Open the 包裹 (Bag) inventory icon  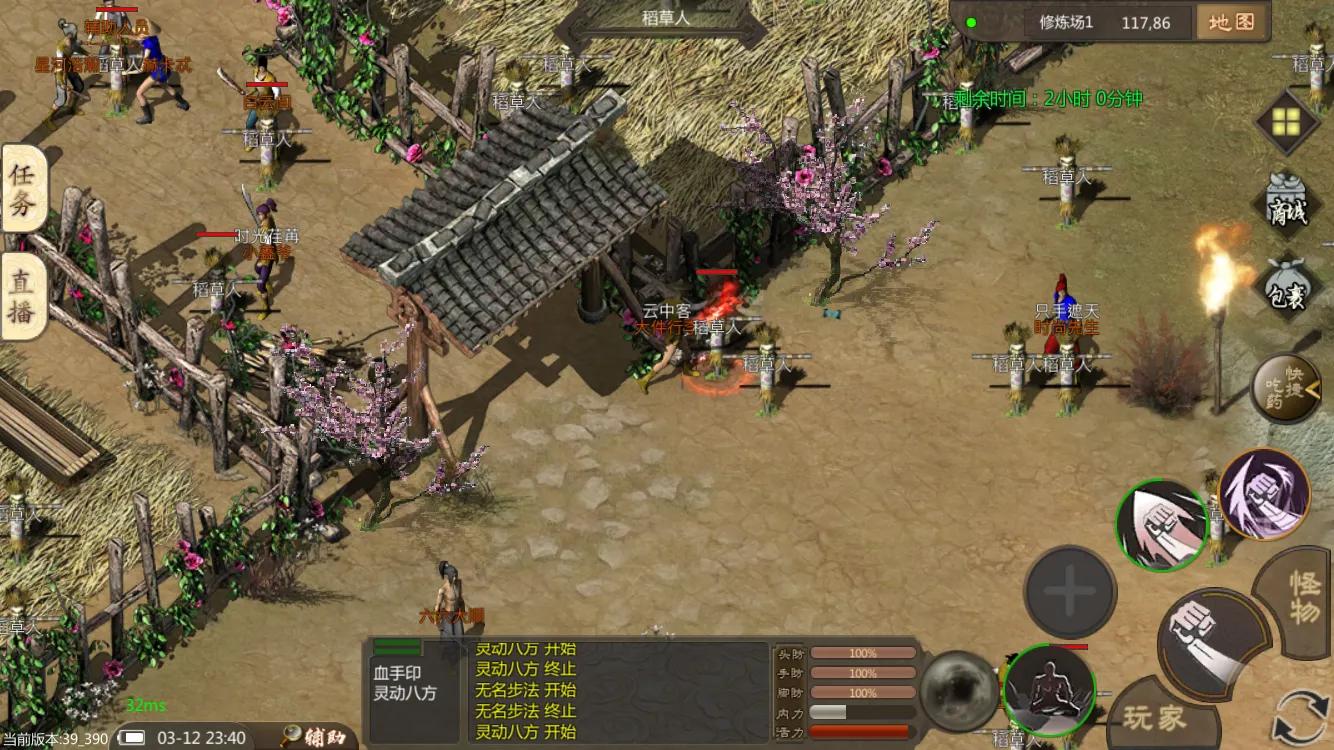1288,287
